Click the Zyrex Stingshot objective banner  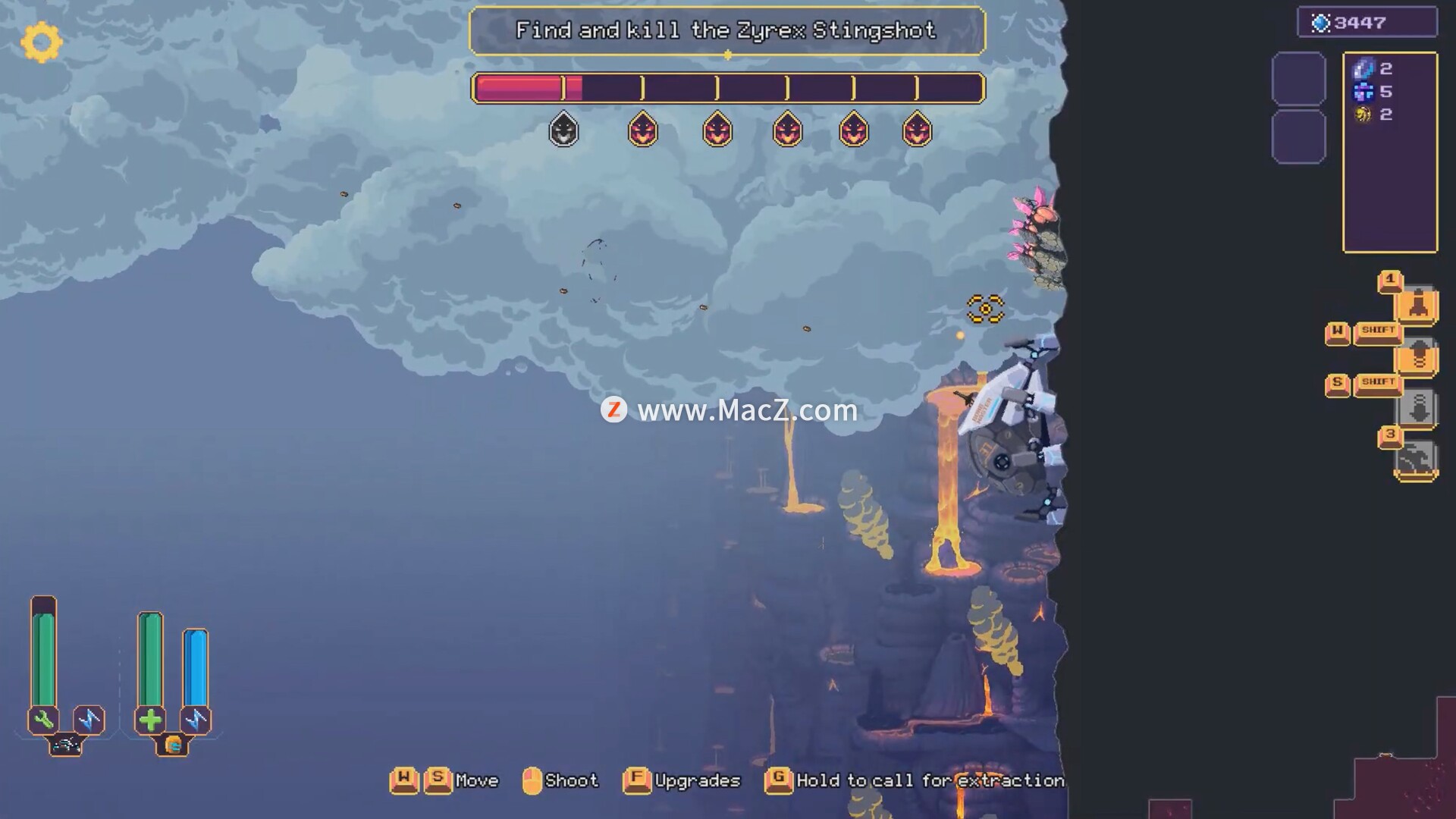point(726,31)
